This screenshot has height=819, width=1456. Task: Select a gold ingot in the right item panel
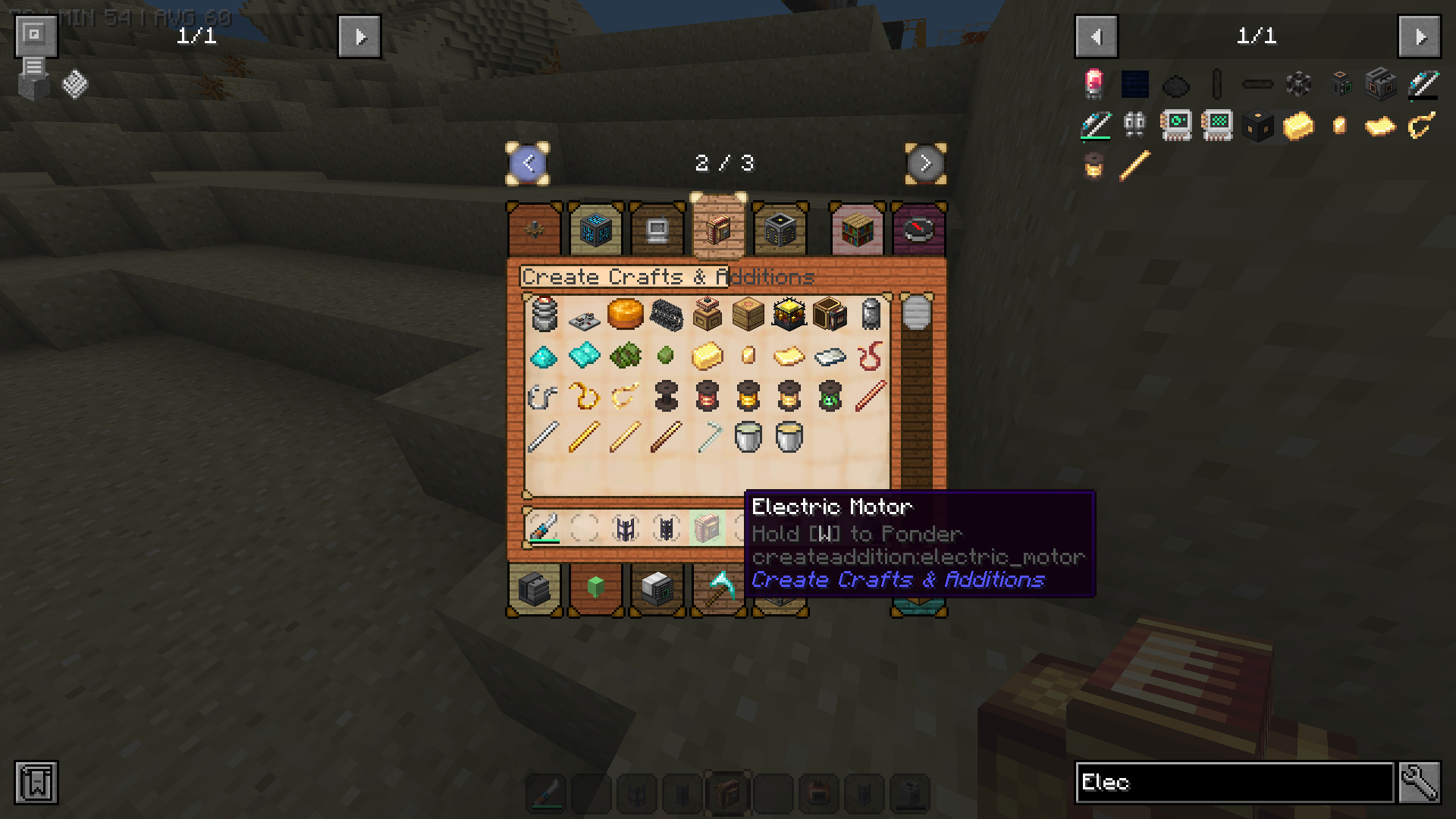[1297, 126]
